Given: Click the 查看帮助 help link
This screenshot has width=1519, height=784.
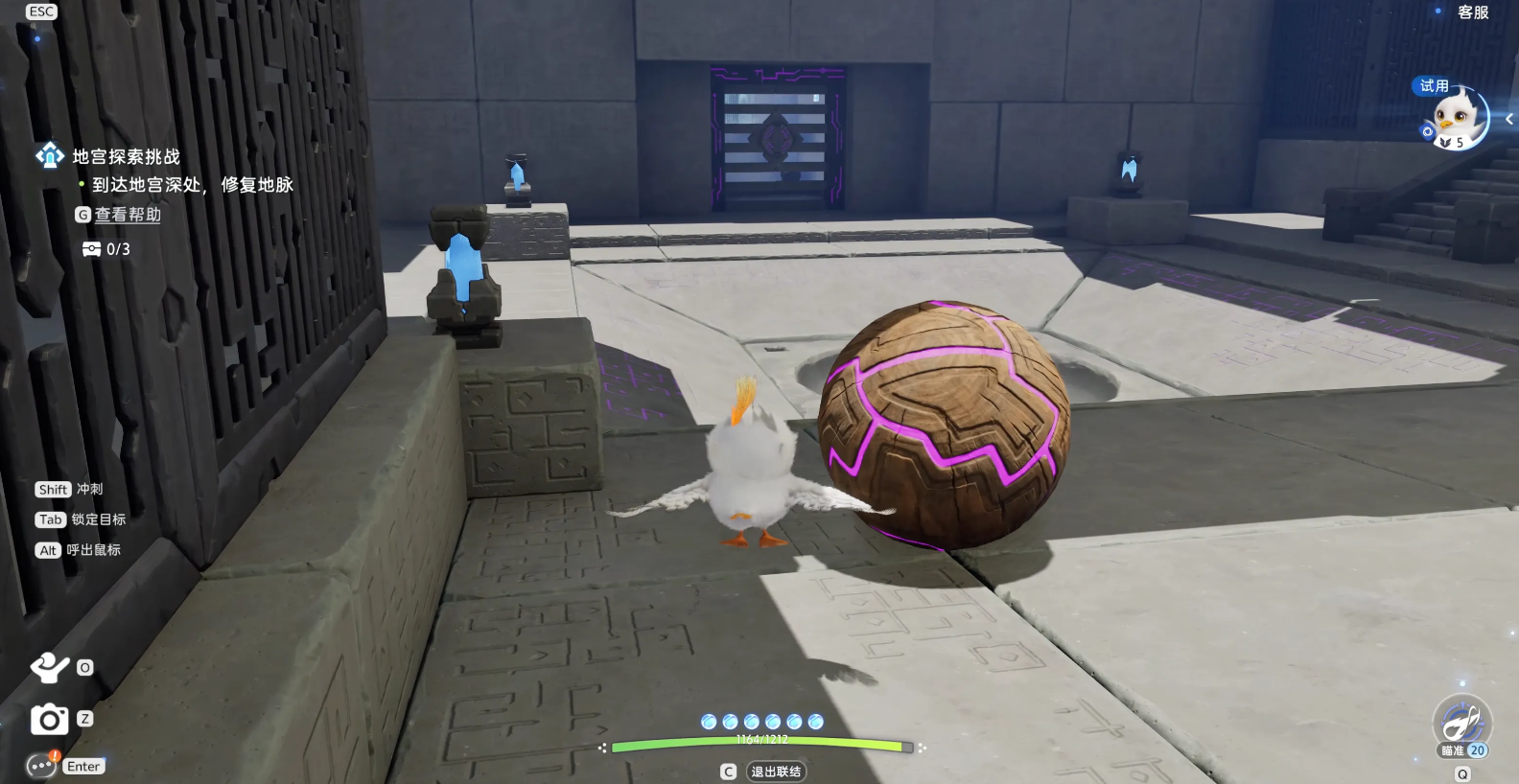Looking at the screenshot, I should (x=128, y=215).
